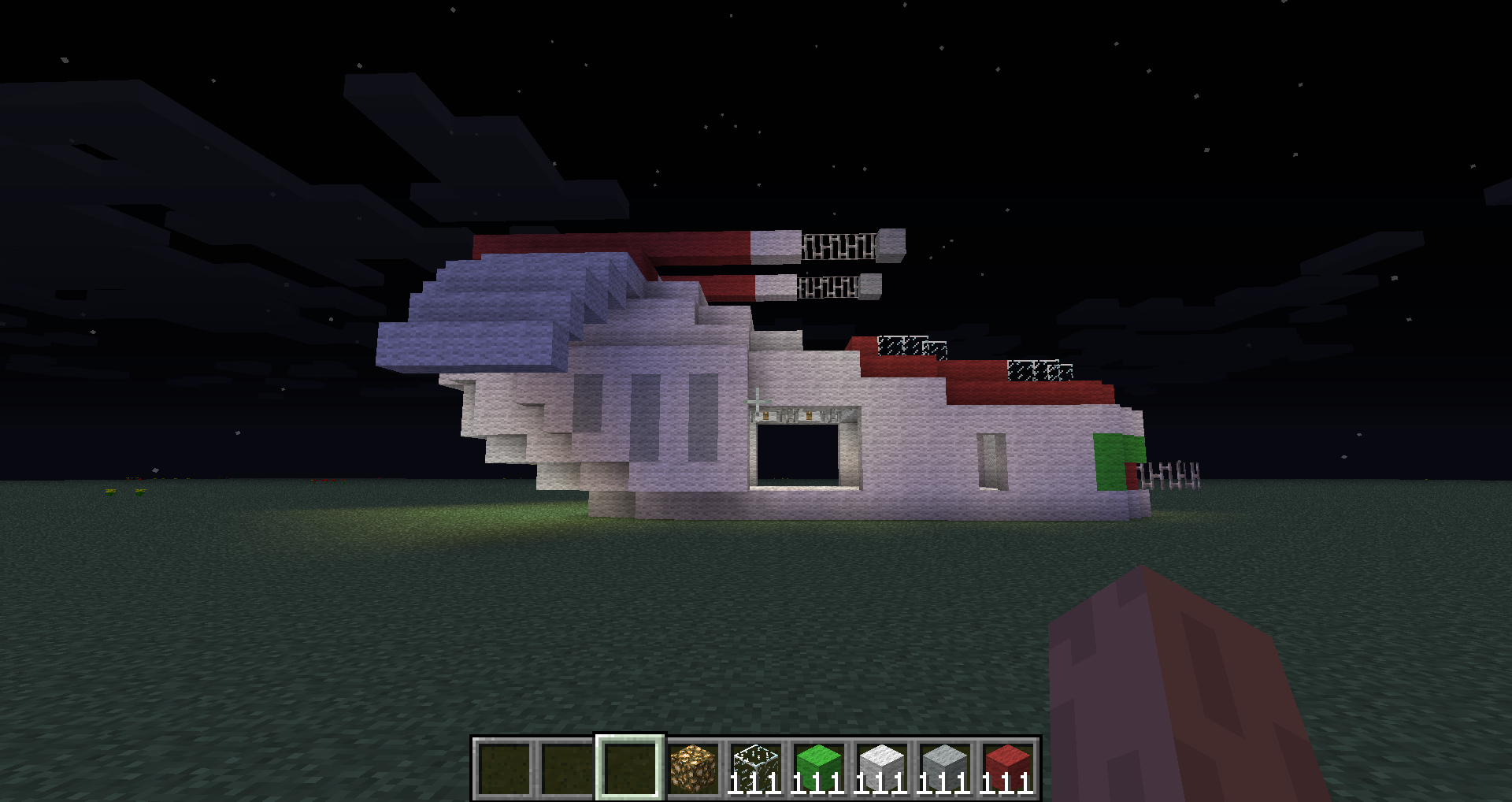Click the highlighted empty hotbar slot

coord(630,768)
